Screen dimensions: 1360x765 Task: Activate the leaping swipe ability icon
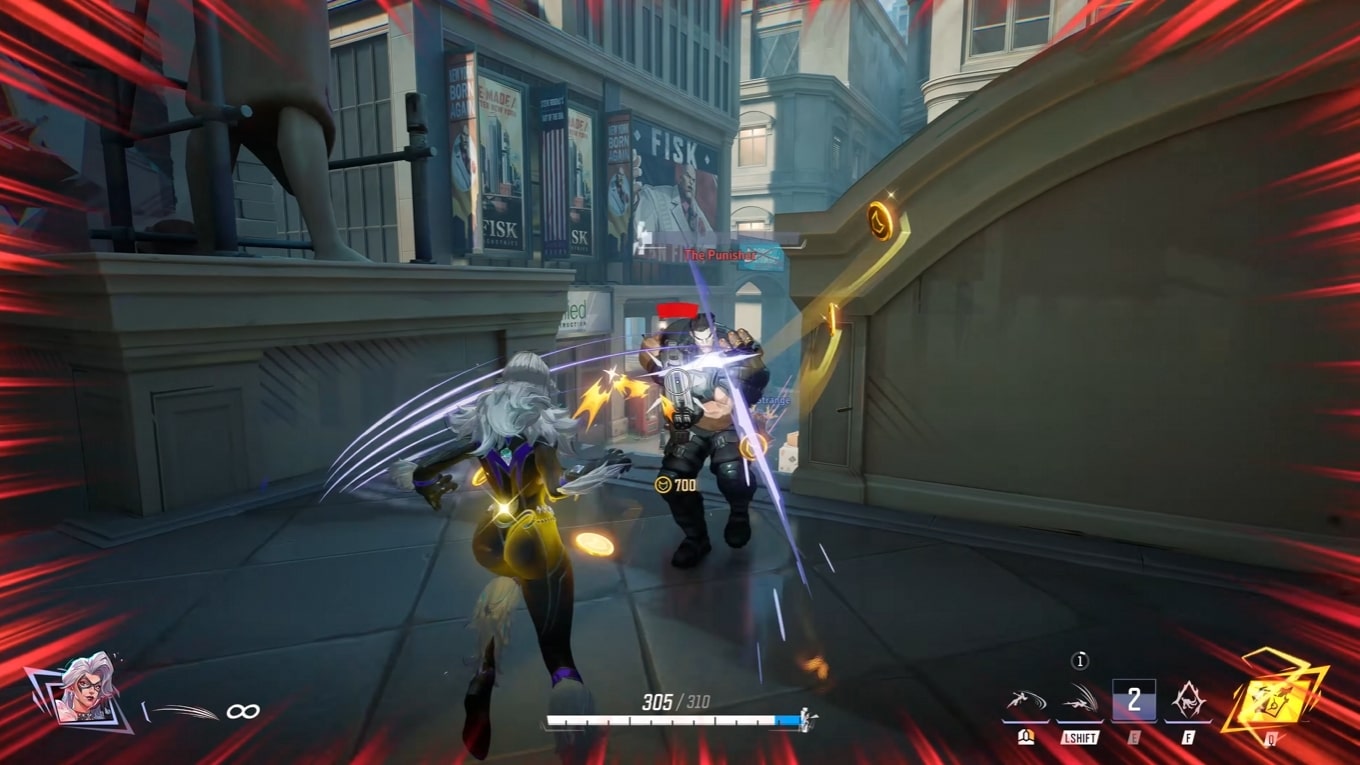1025,701
